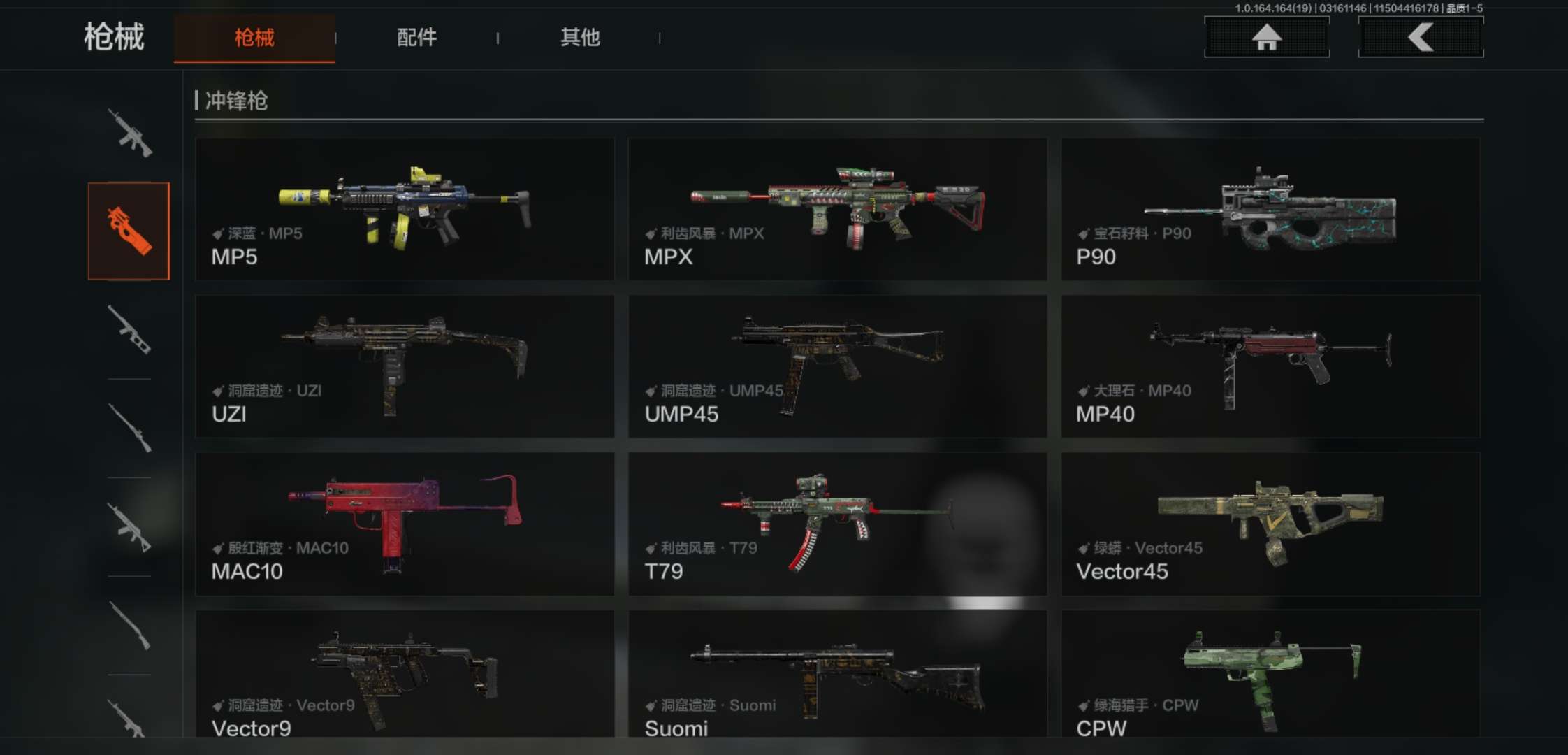Choose the MP40 weapon card
Image resolution: width=1568 pixels, height=755 pixels.
(x=1270, y=366)
